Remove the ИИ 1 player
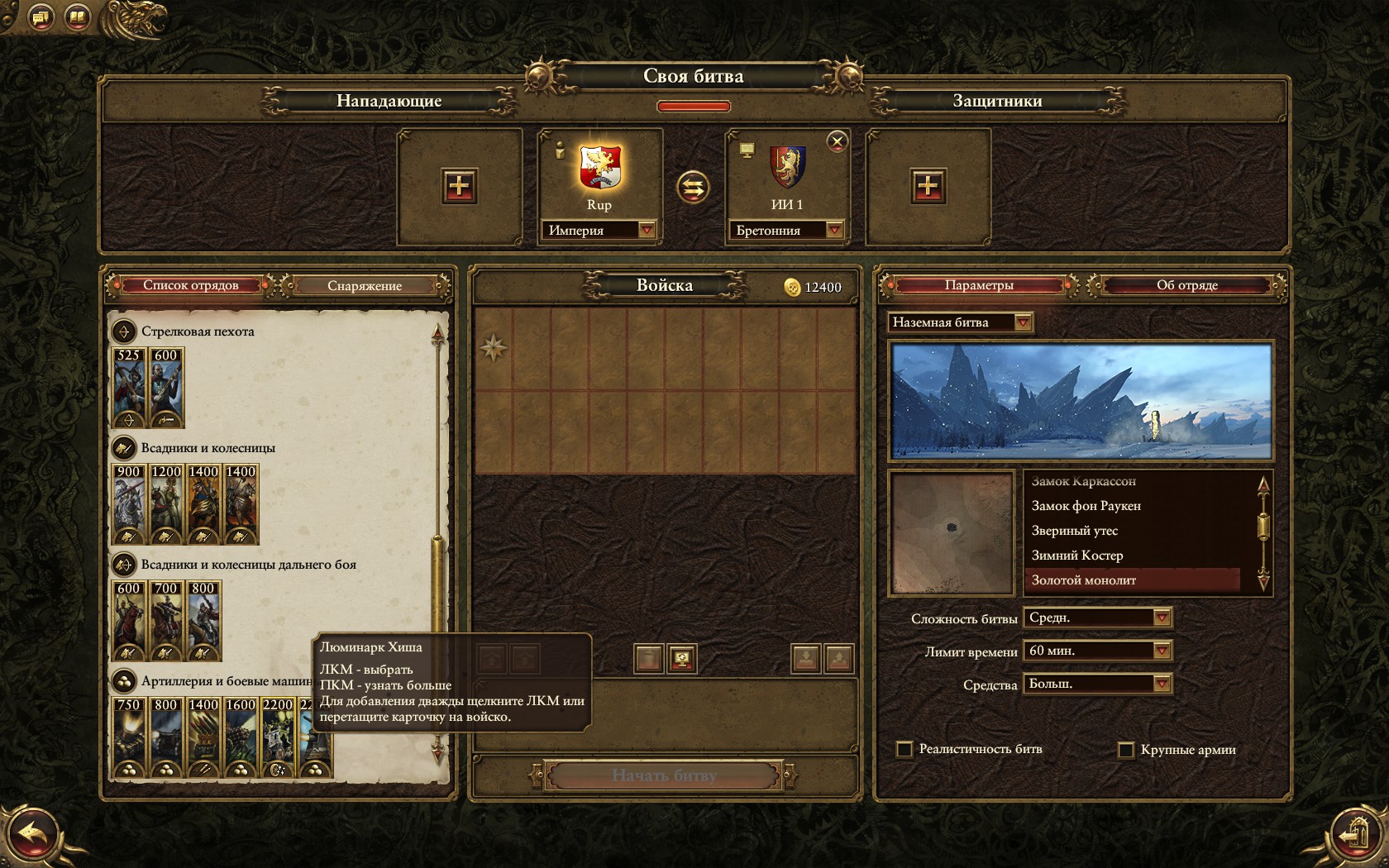1389x868 pixels. 837,141
